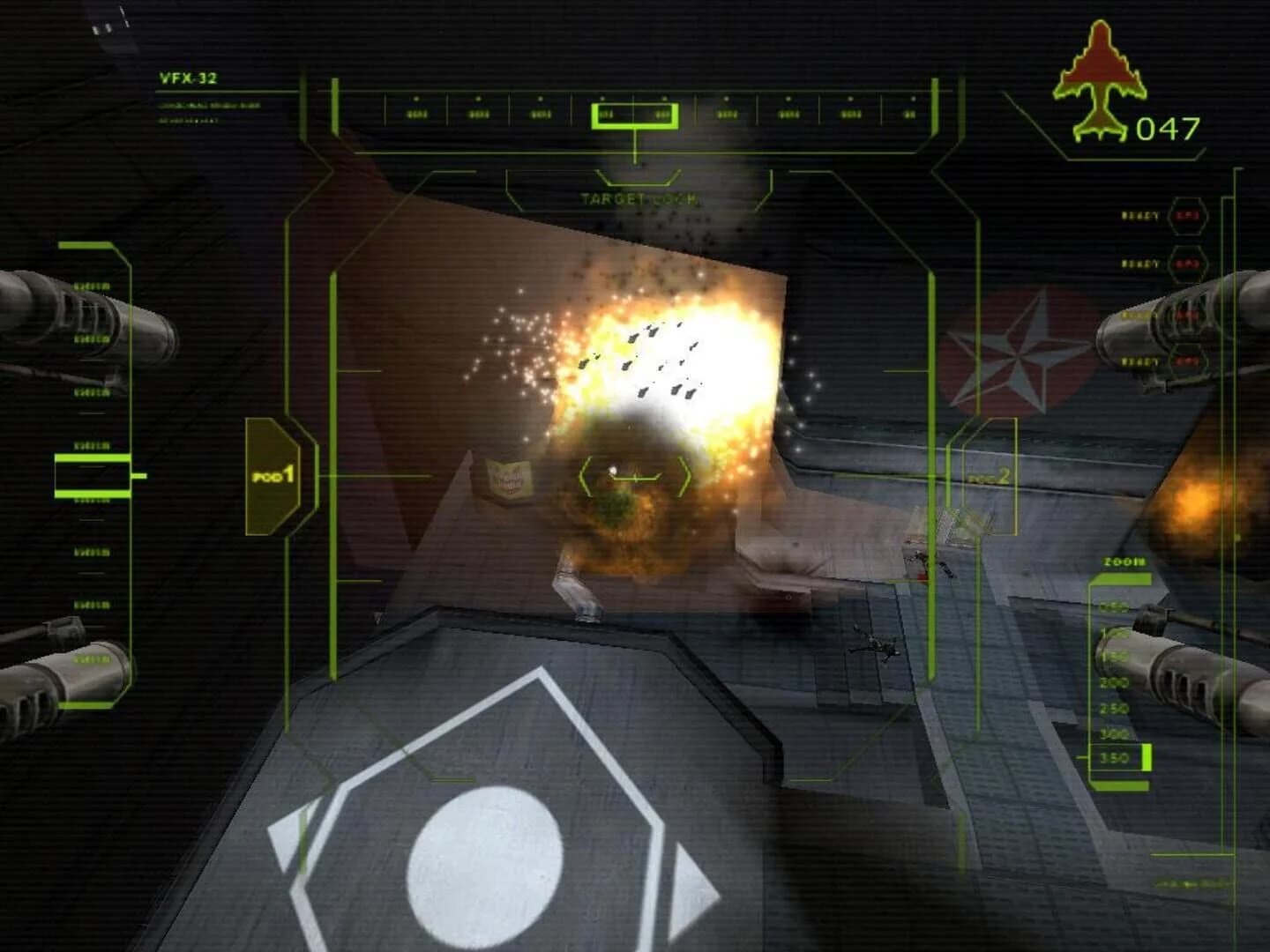Select zoom level 050 on the scale

1114,606
